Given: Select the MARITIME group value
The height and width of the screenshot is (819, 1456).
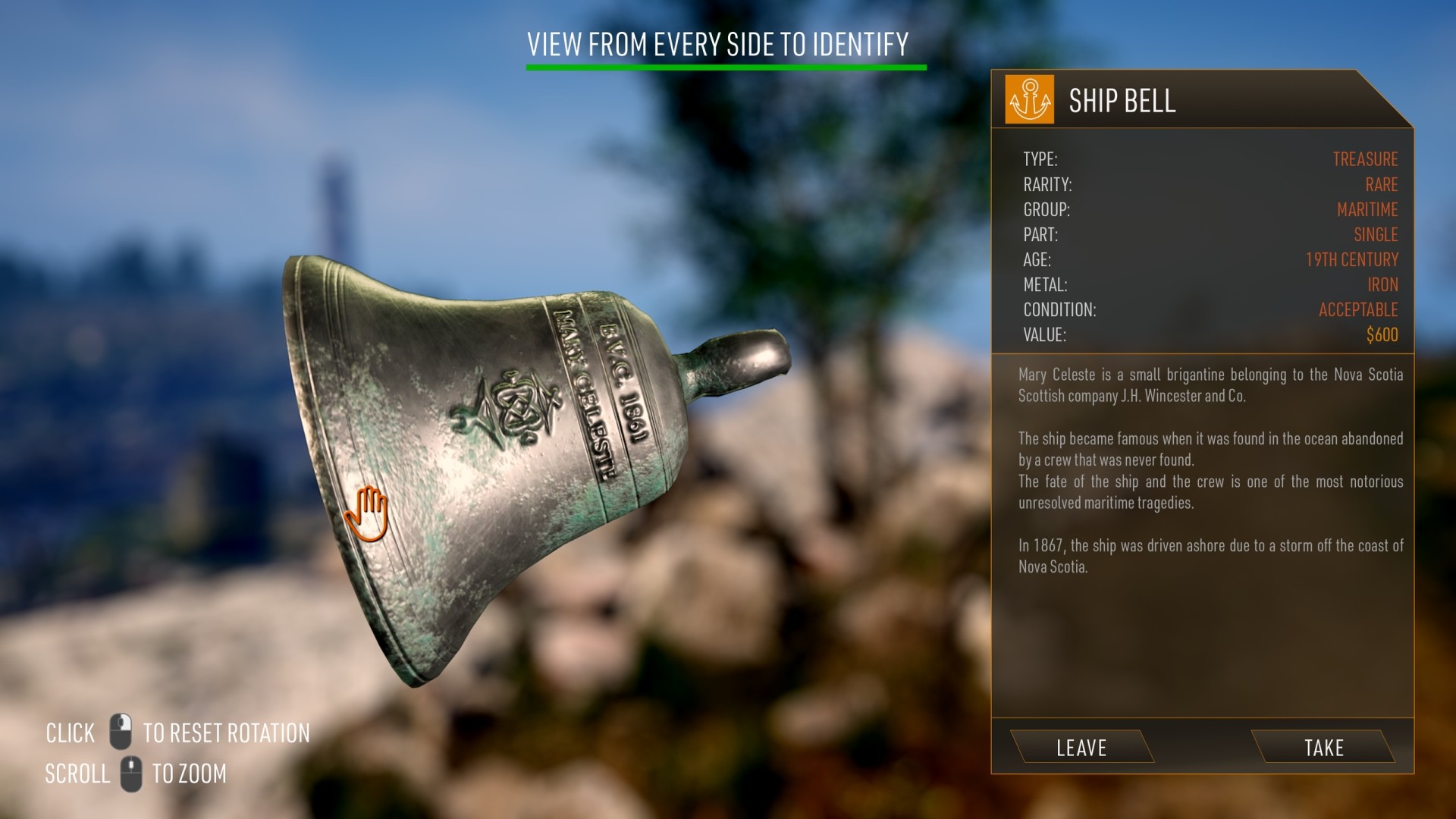Looking at the screenshot, I should 1367,210.
